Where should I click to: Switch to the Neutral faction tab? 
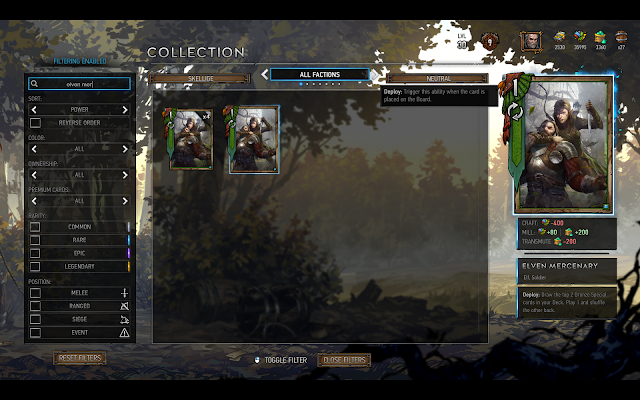click(x=438, y=77)
